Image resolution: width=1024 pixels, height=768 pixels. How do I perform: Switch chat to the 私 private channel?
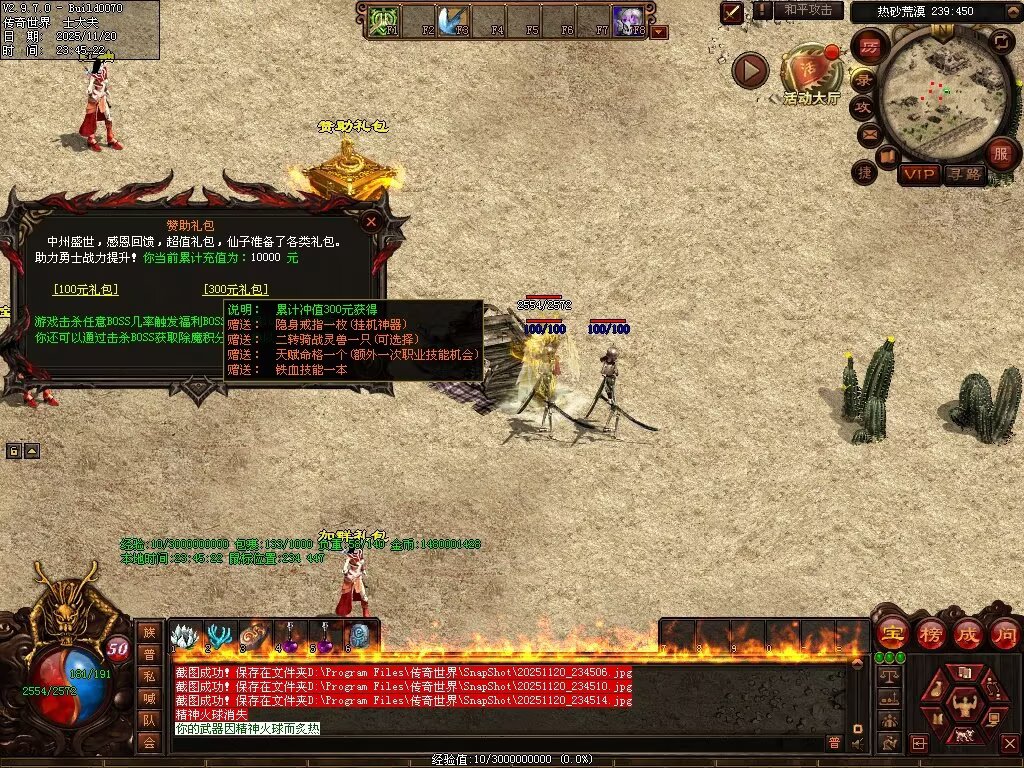tap(149, 675)
